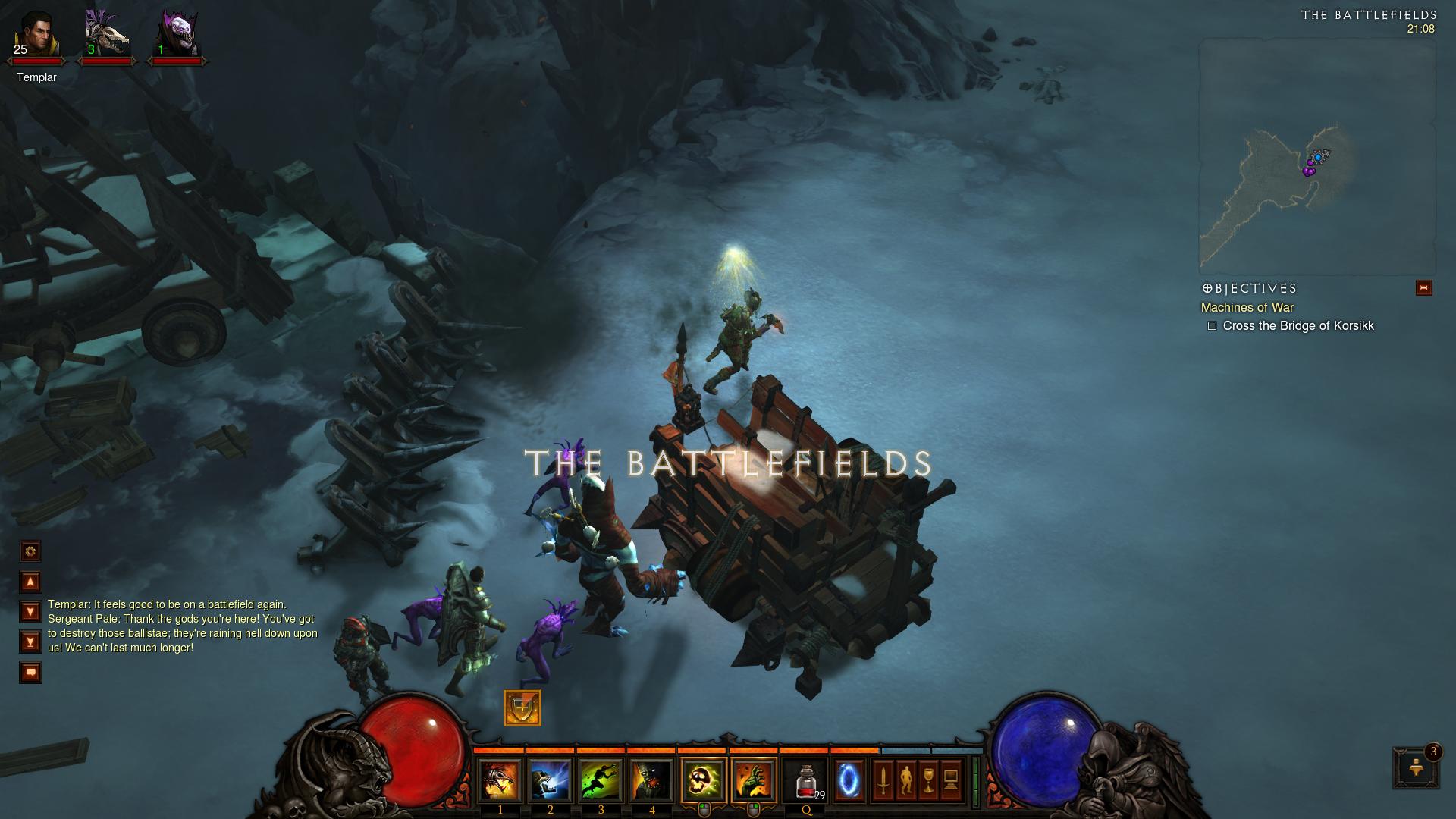This screenshot has height=819, width=1456.
Task: Activate the zombie face skill
Action: (652, 780)
